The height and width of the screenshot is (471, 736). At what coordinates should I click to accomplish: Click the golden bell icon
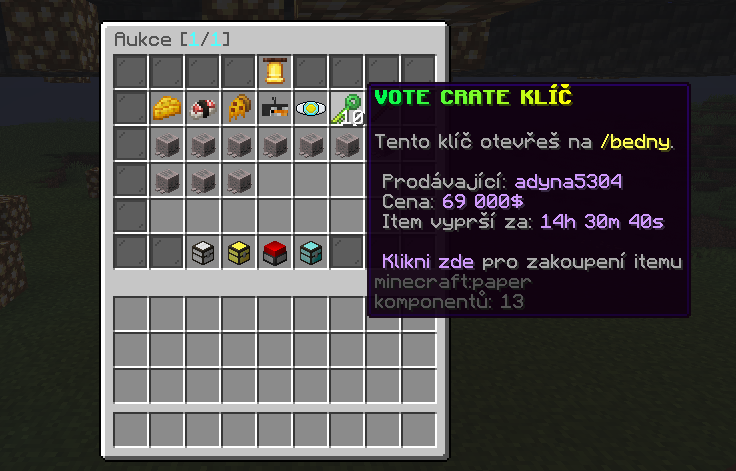(x=275, y=71)
